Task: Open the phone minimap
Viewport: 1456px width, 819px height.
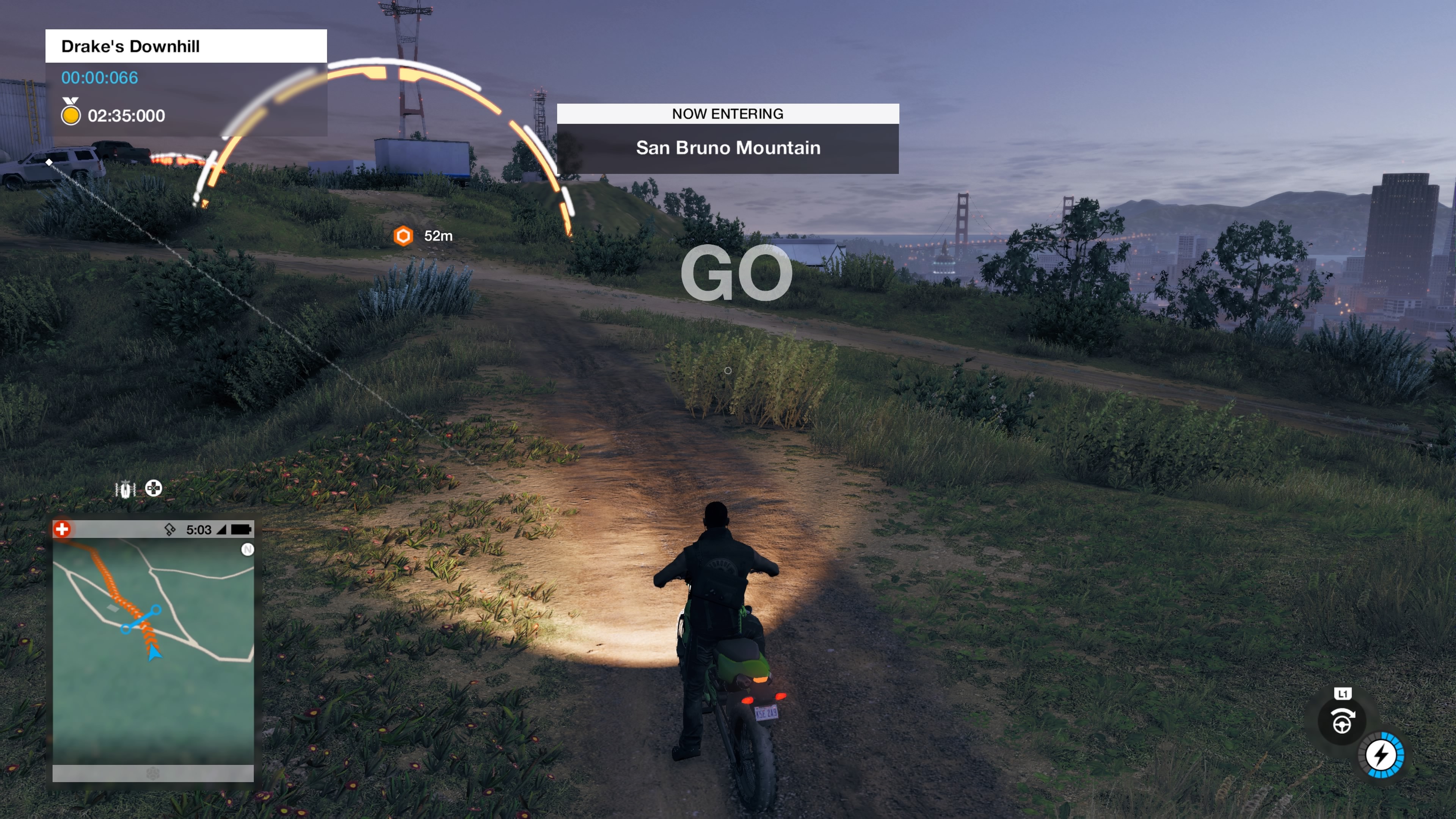Action: click(x=152, y=650)
